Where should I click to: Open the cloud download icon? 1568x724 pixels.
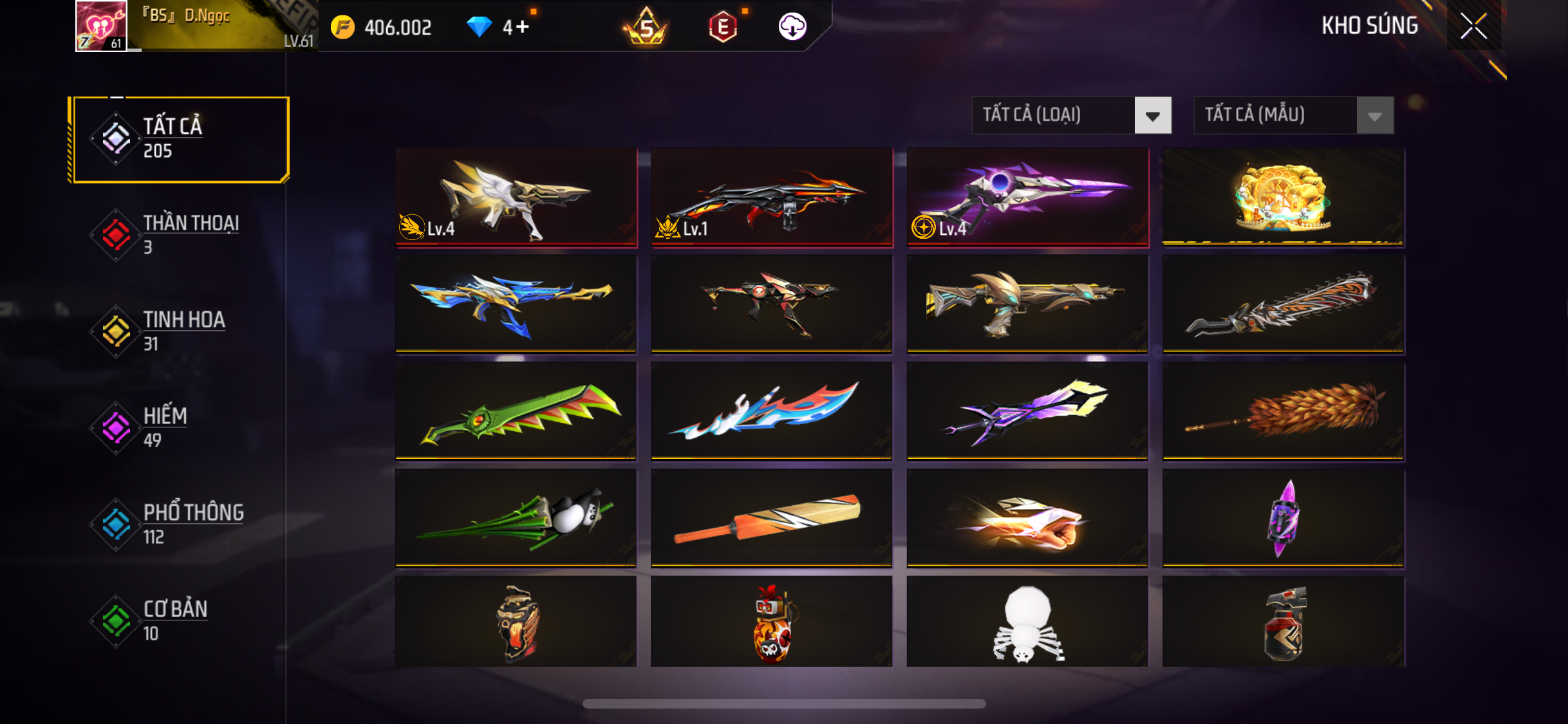coord(792,27)
